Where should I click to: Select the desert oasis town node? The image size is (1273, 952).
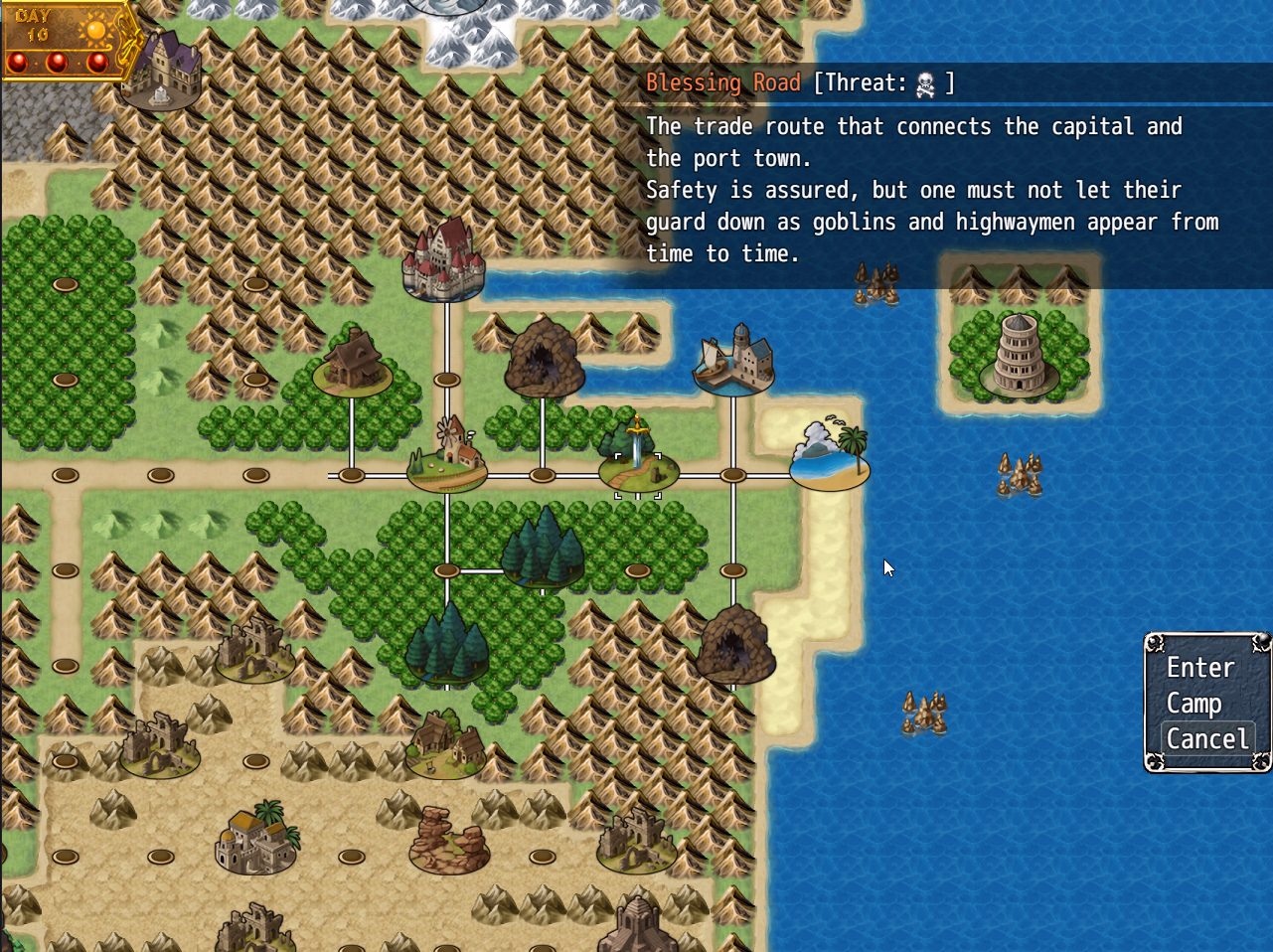click(256, 838)
